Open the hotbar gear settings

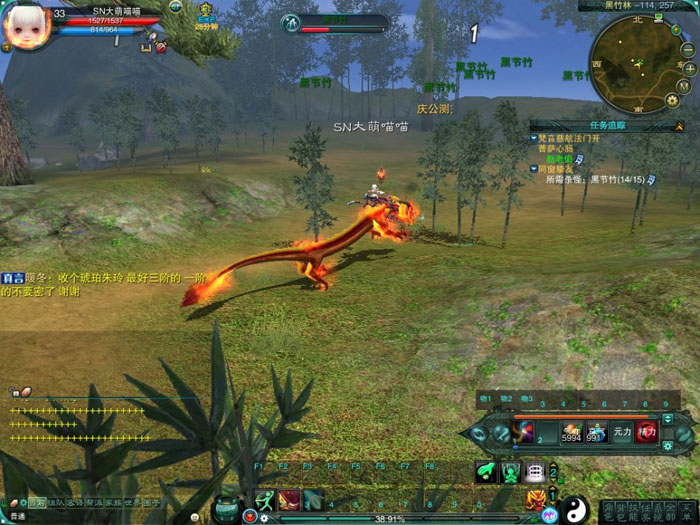(x=667, y=446)
